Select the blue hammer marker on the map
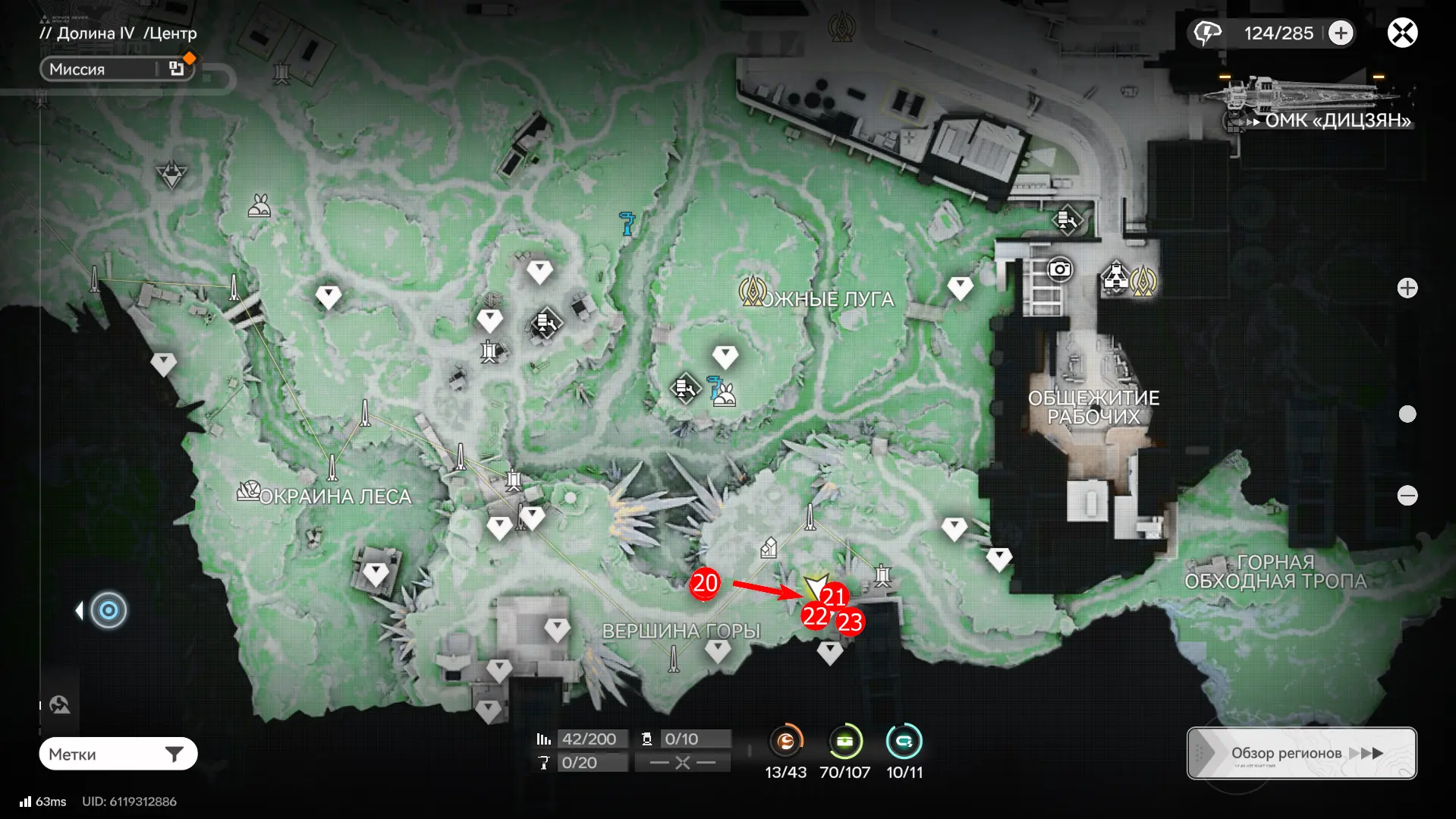The image size is (1456, 819). 627,223
